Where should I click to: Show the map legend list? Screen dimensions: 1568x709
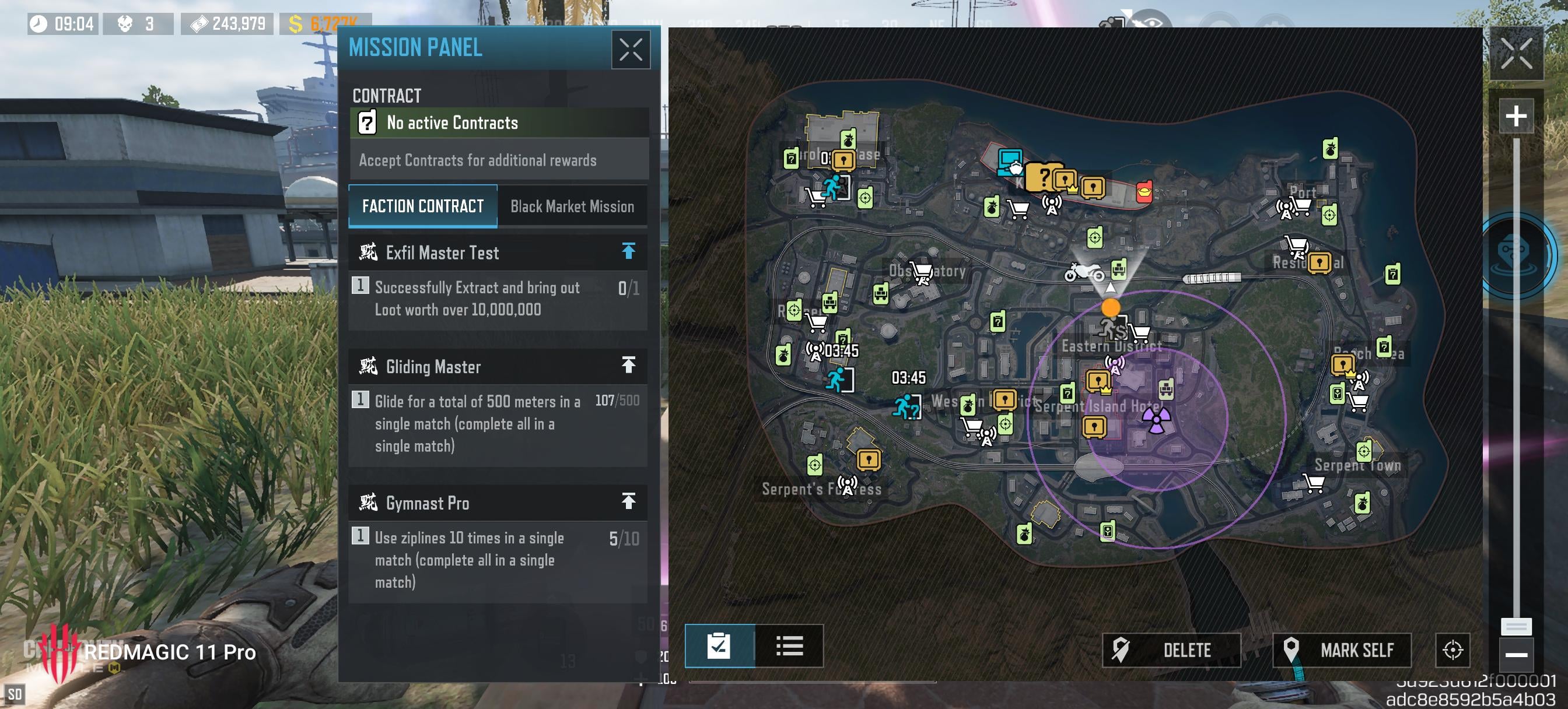click(x=789, y=645)
